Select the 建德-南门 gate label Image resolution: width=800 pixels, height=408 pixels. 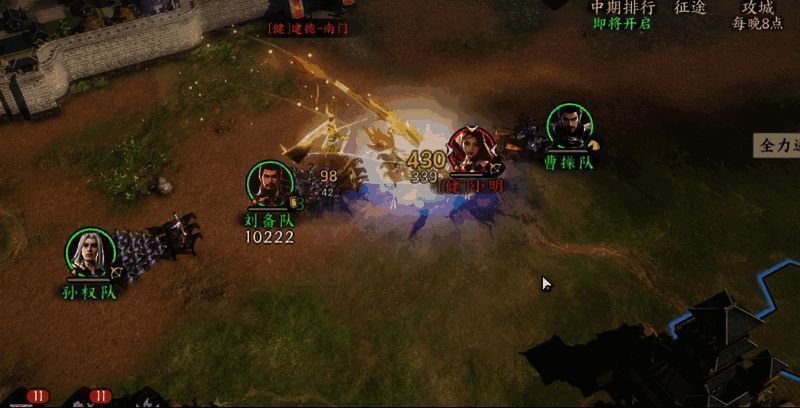[312, 29]
